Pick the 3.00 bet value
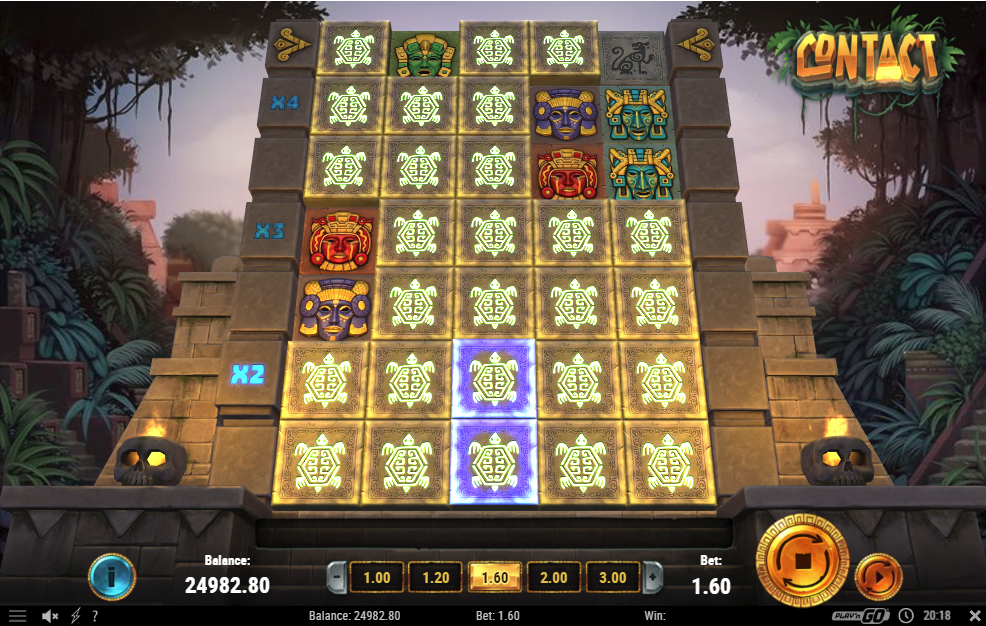The width and height of the screenshot is (986, 626). pos(612,577)
